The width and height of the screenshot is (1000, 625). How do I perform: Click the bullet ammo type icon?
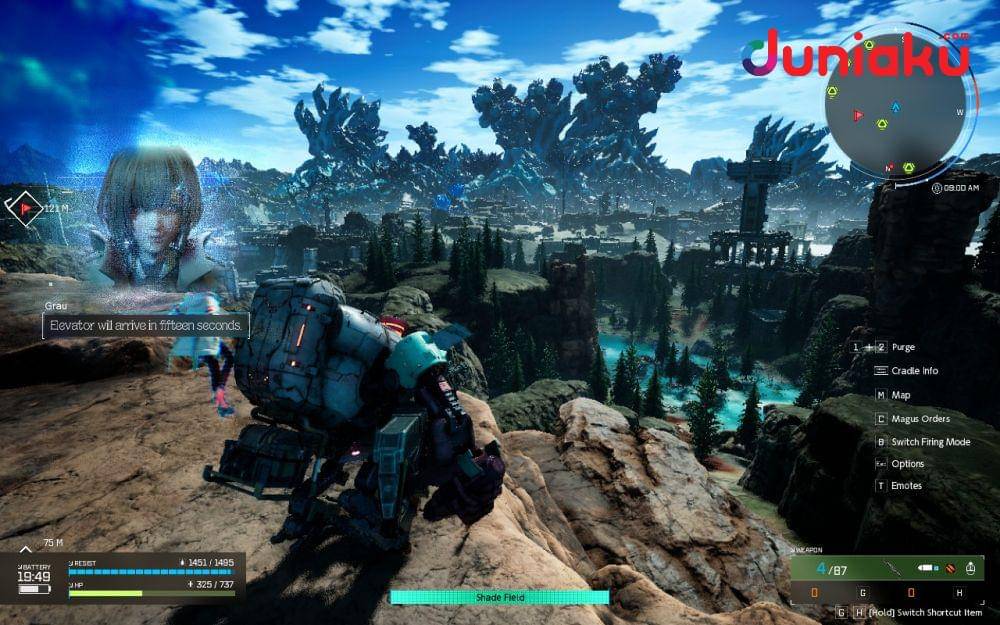point(927,569)
